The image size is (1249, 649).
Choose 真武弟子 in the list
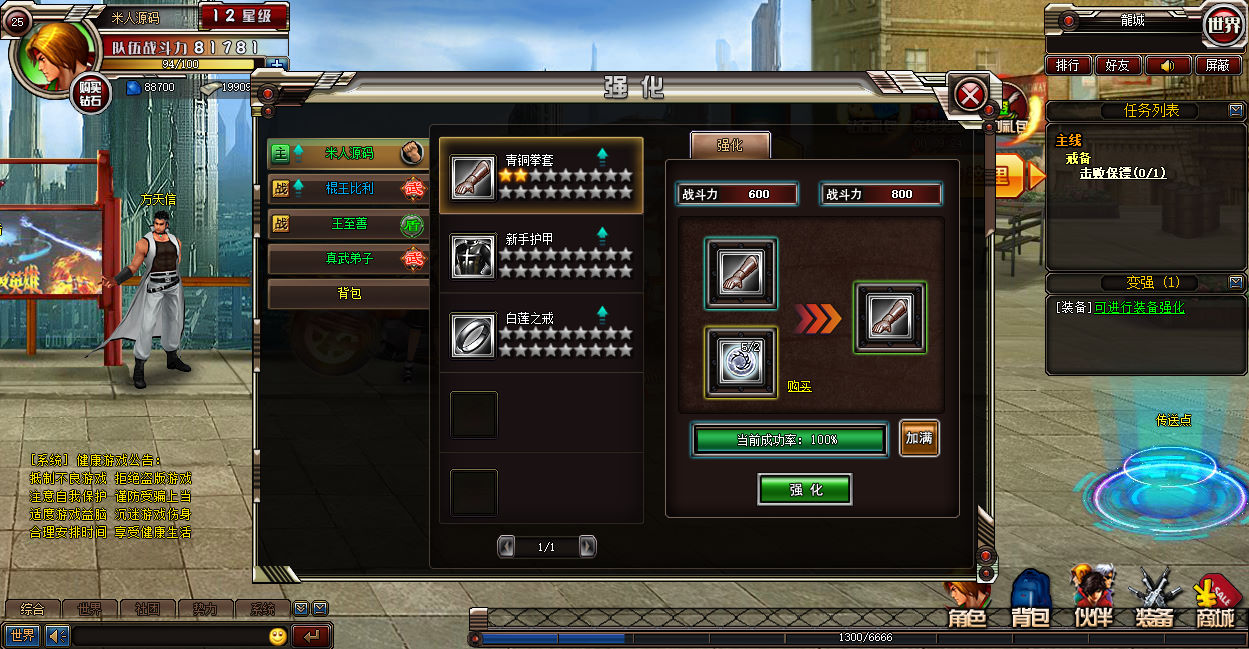pyautogui.click(x=348, y=259)
